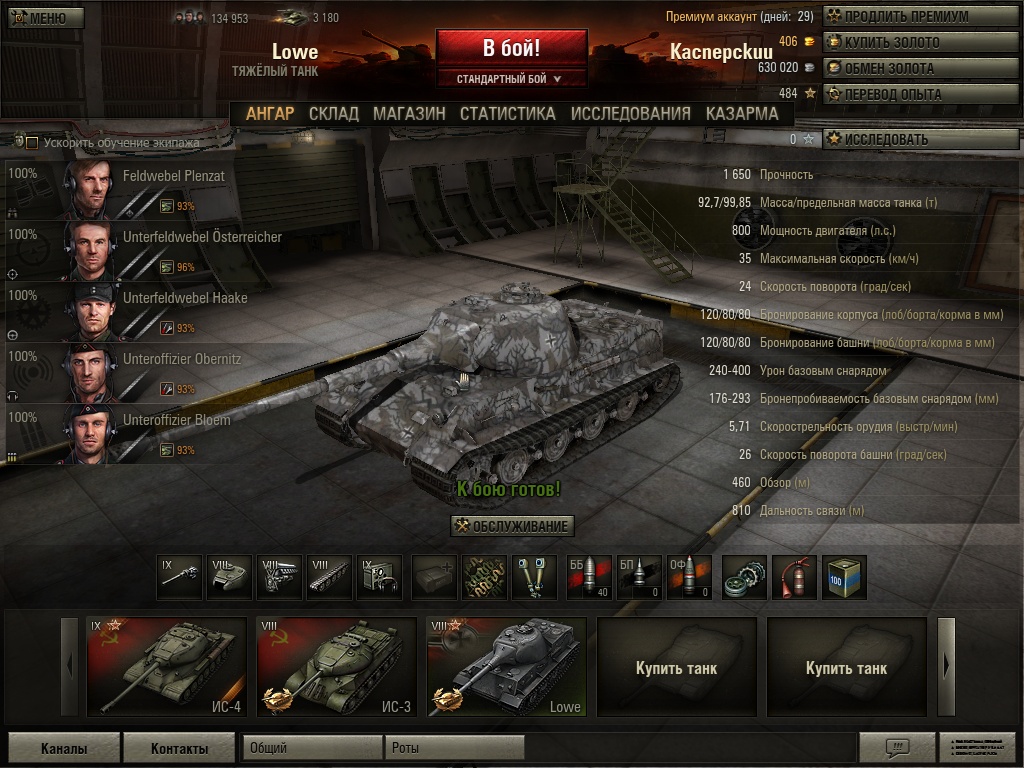
Task: Open the Контакты list
Action: [179, 748]
